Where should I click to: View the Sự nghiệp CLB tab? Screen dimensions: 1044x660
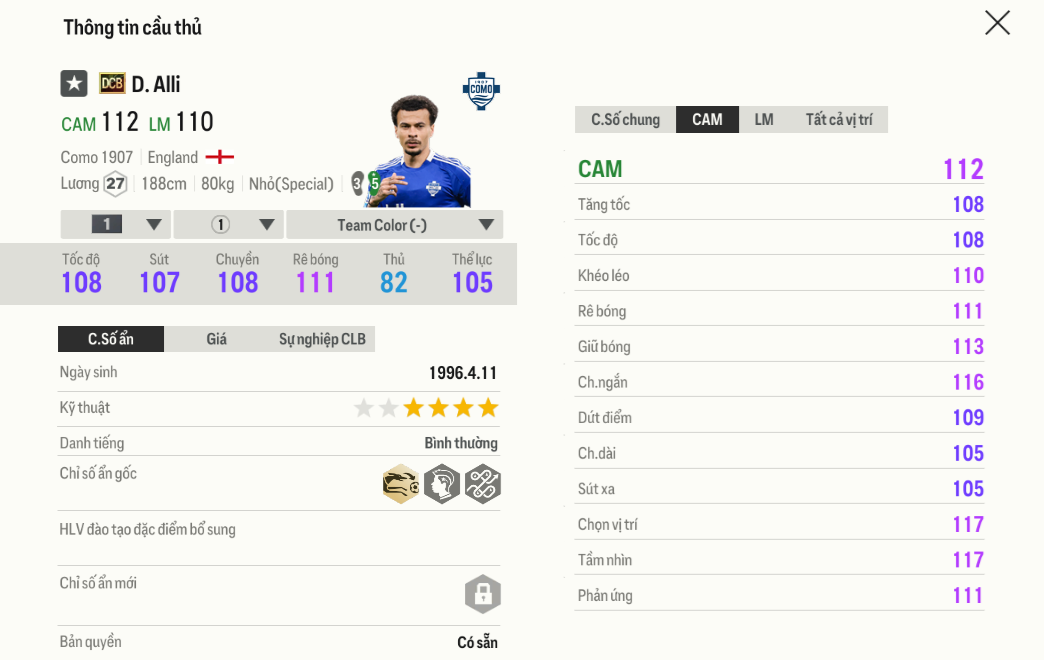coord(322,339)
